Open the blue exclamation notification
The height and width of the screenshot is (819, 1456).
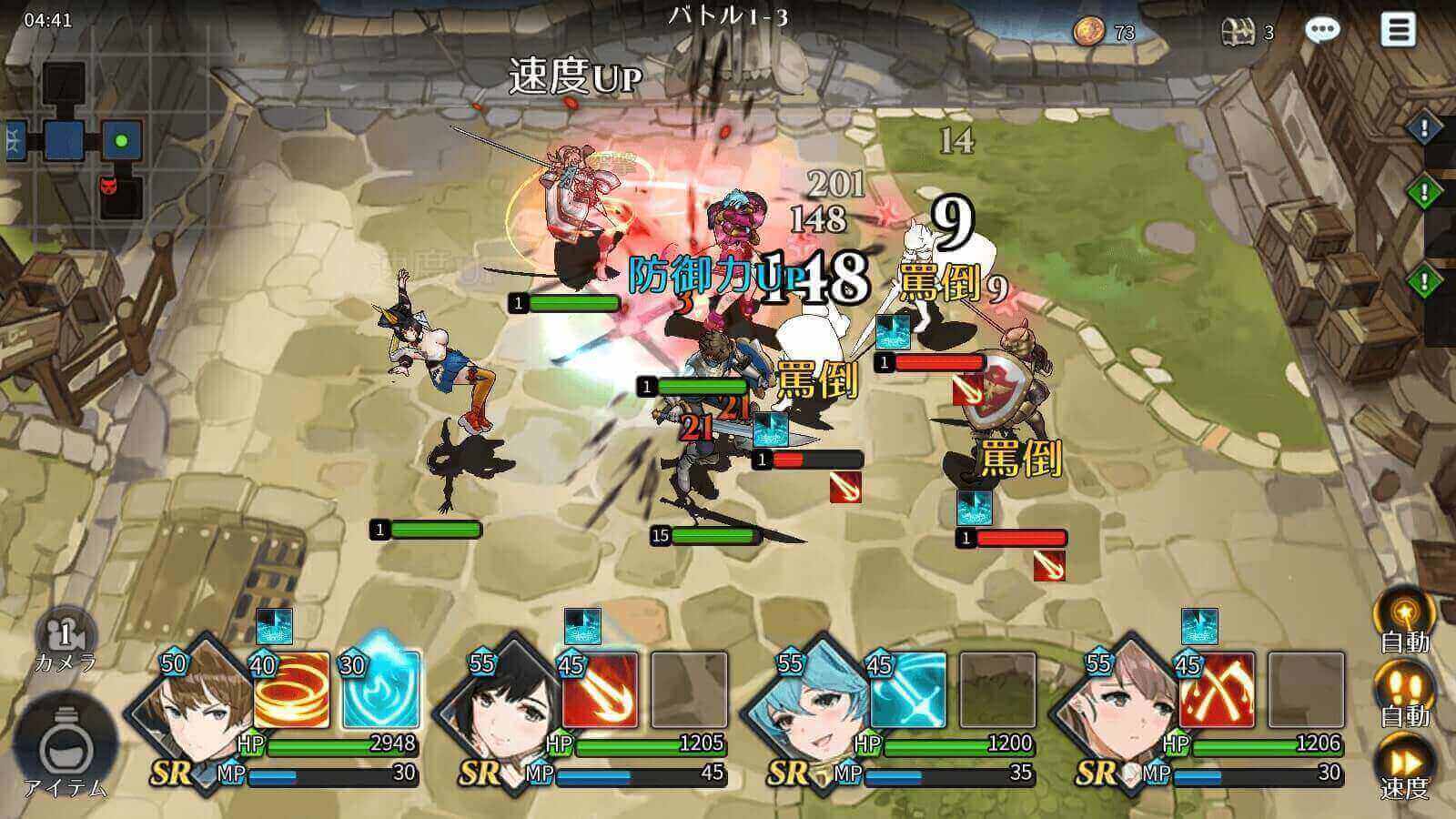(x=1424, y=127)
